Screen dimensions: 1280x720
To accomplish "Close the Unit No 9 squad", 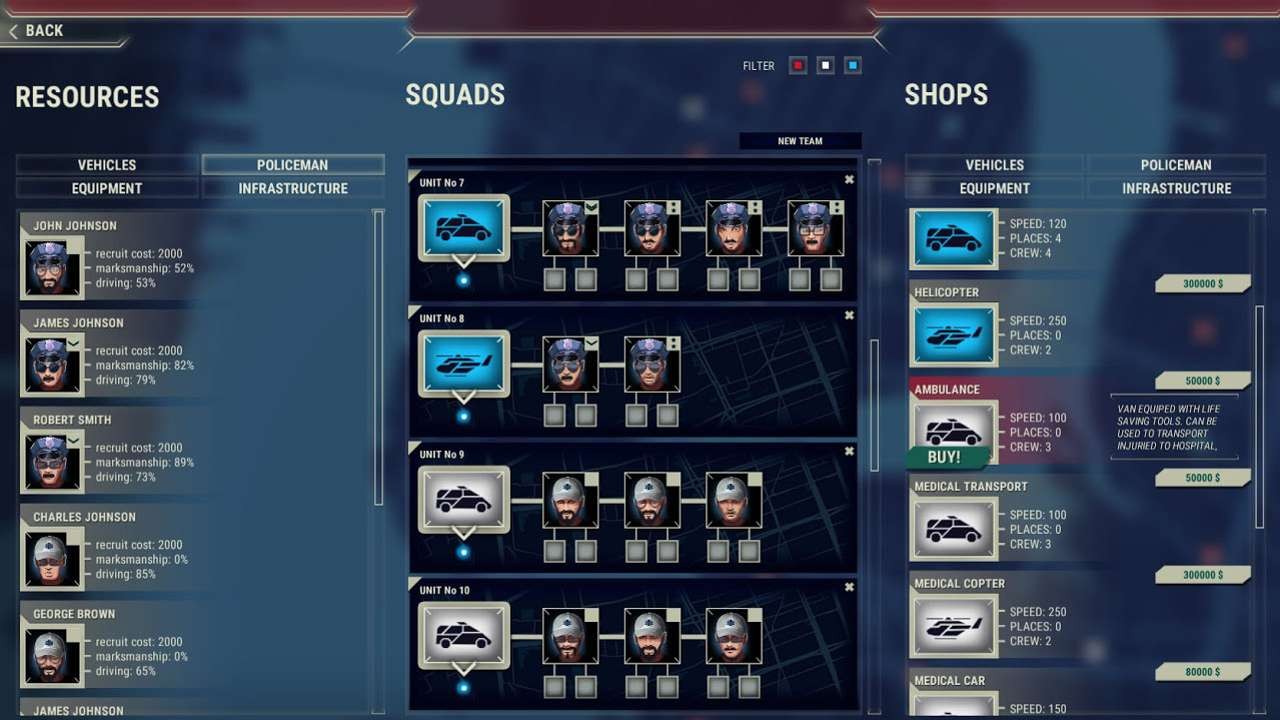I will click(x=849, y=451).
